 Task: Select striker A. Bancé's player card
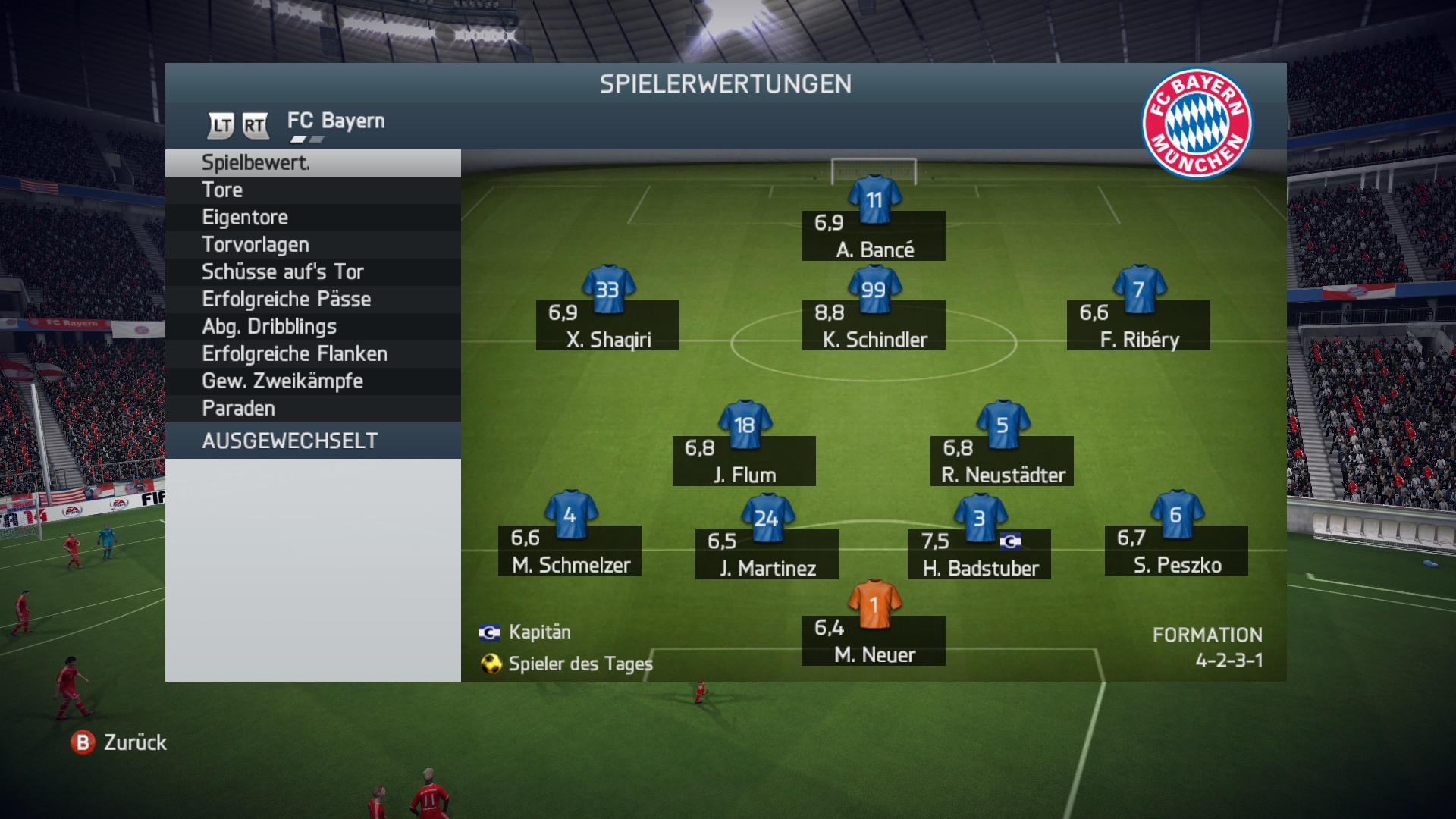coord(874,235)
